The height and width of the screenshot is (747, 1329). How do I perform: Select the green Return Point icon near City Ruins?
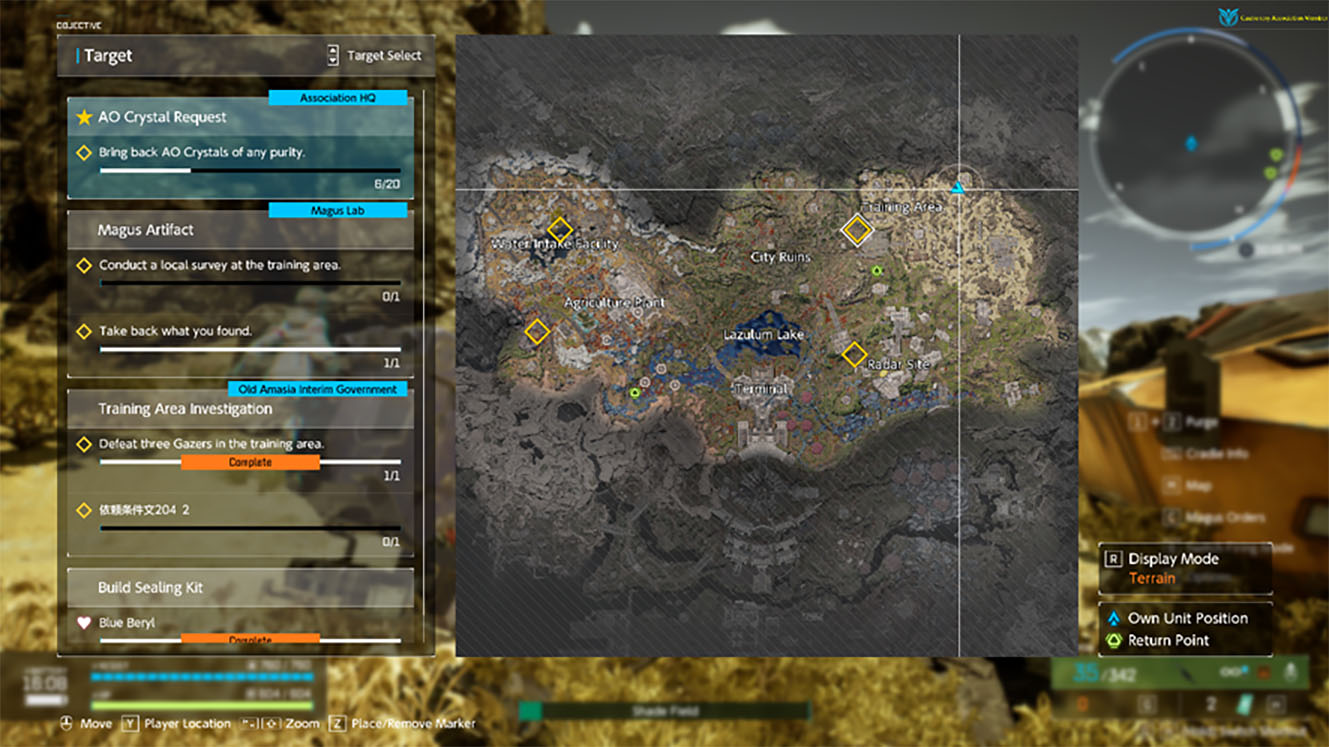[x=878, y=270]
